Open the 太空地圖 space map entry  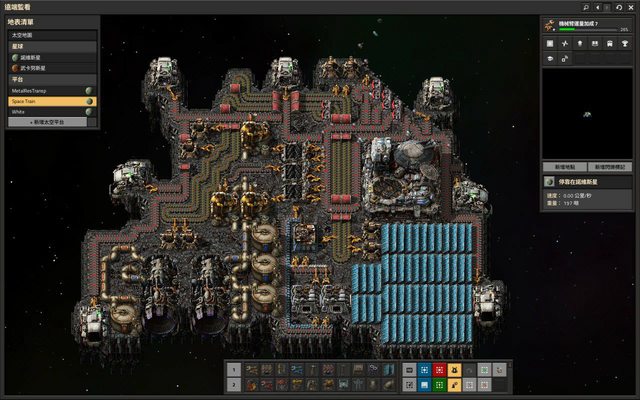50,35
